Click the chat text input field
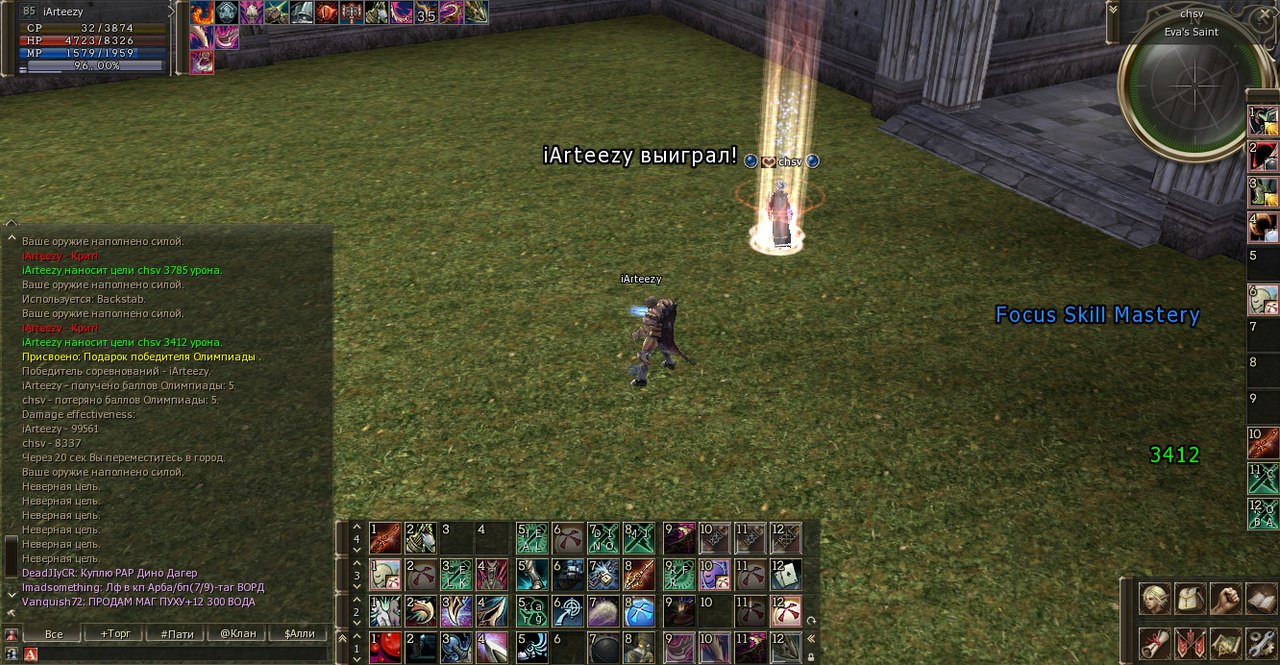The height and width of the screenshot is (665, 1280). tap(180, 654)
